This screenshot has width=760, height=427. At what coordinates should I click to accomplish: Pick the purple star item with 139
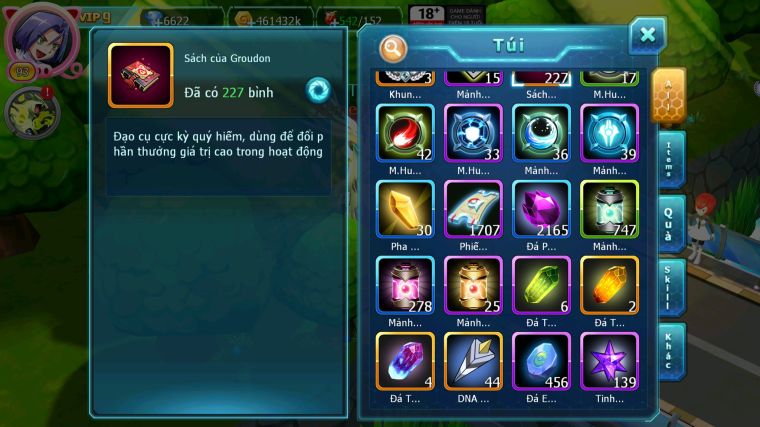(609, 361)
